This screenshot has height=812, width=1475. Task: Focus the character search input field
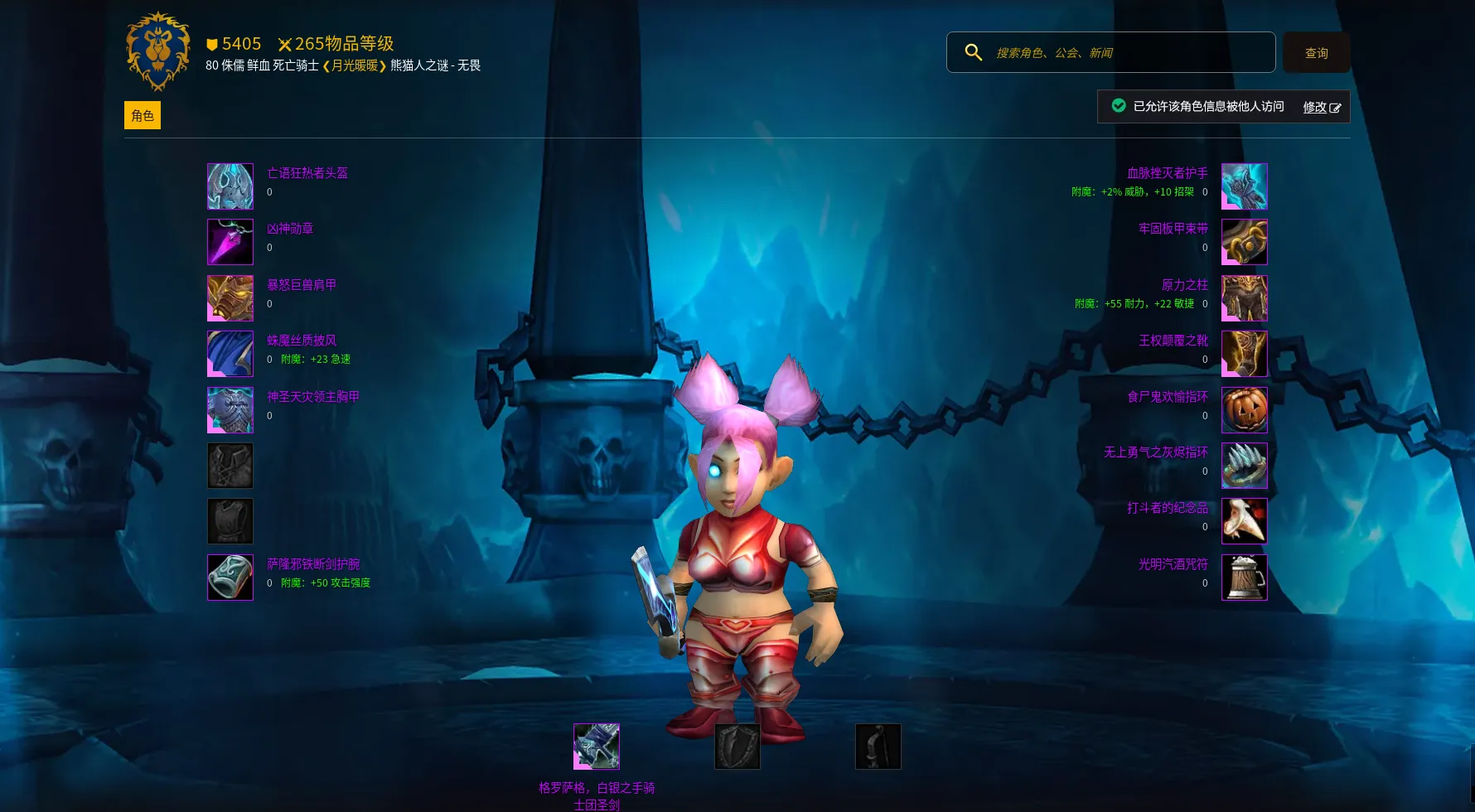click(x=1127, y=53)
